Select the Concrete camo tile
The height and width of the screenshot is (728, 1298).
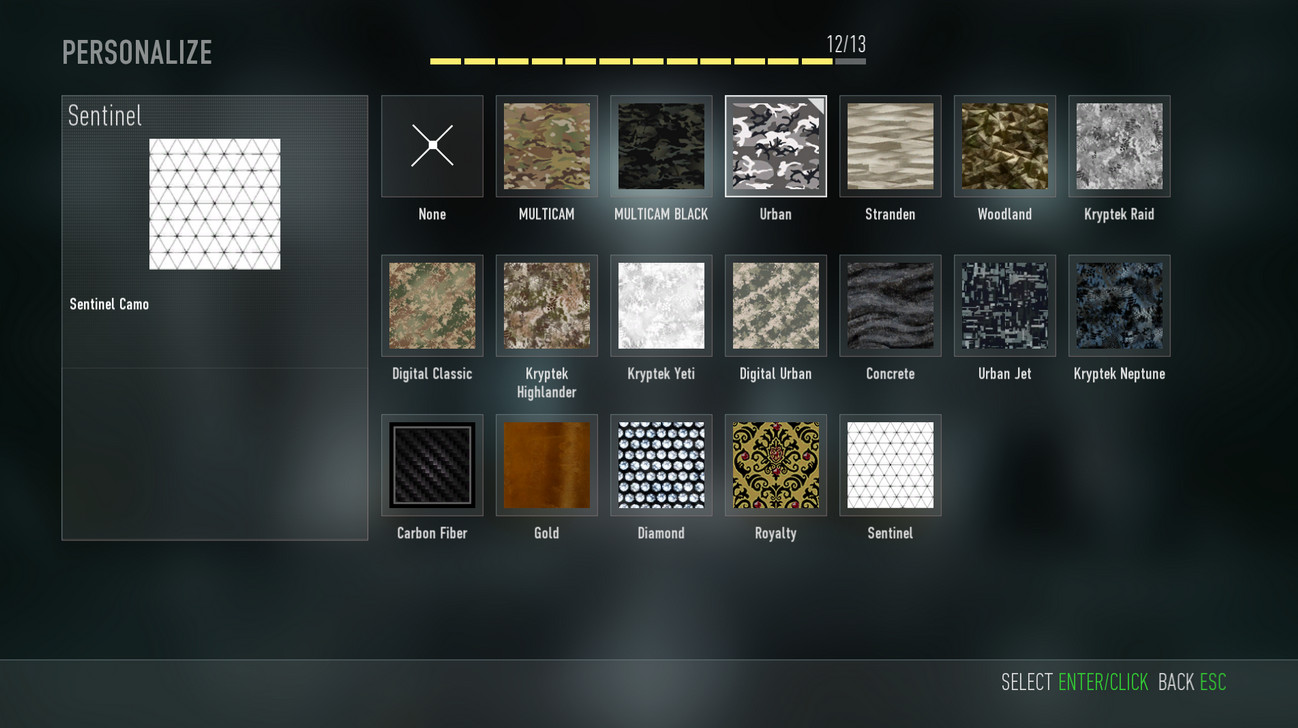click(890, 306)
